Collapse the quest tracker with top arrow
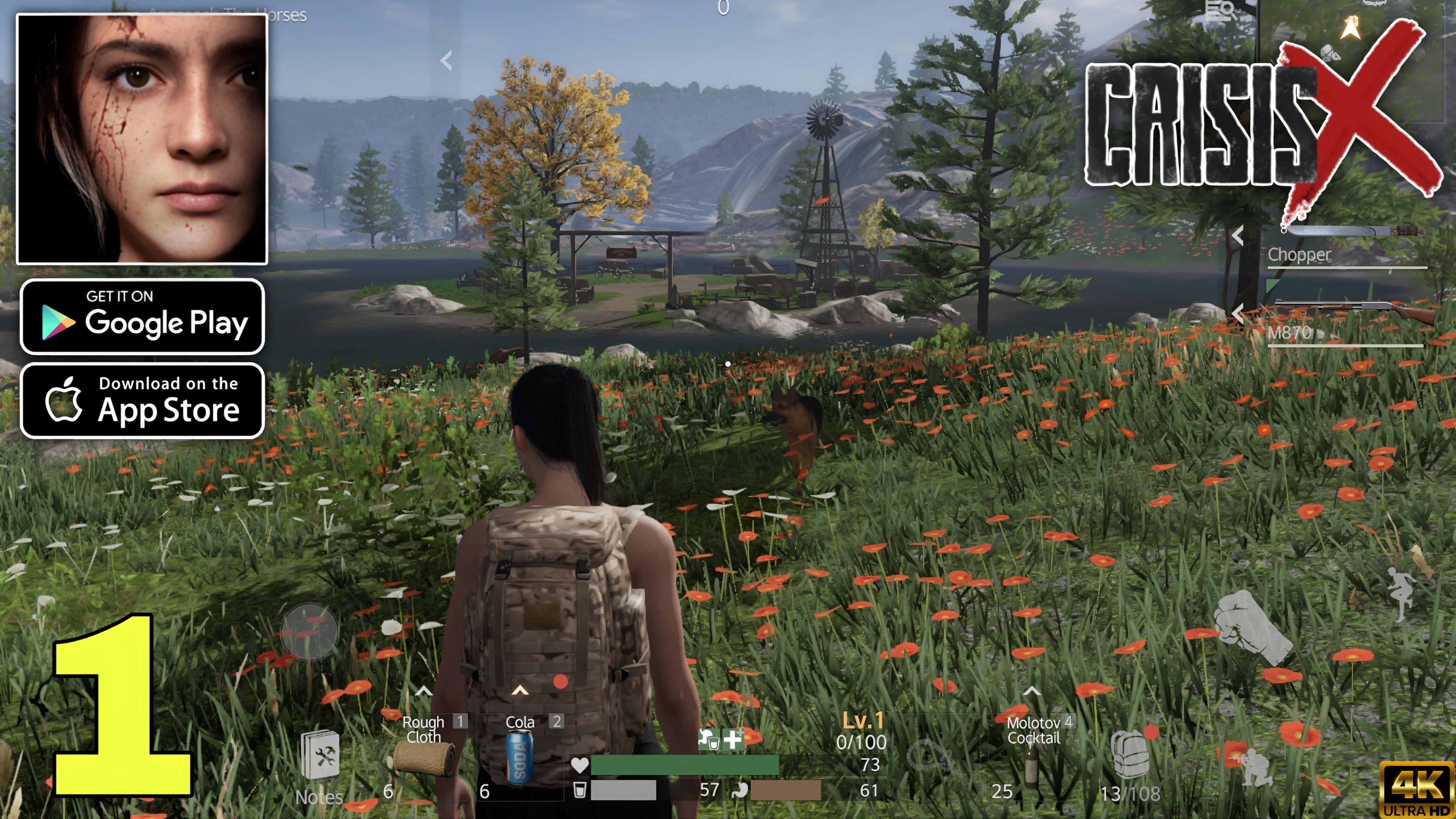The height and width of the screenshot is (819, 1456). point(446,60)
